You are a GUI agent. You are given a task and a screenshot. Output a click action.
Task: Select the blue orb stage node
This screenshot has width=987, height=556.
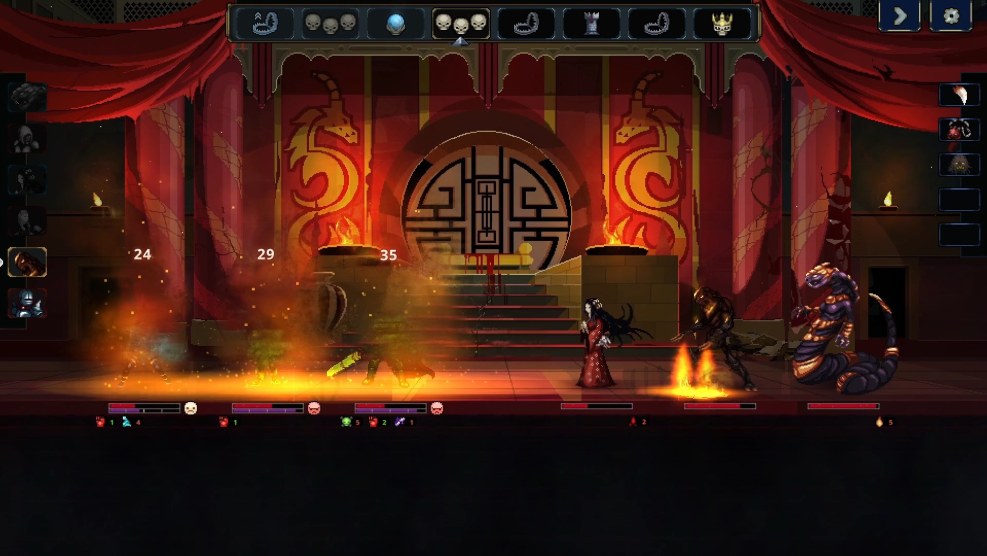coord(396,23)
